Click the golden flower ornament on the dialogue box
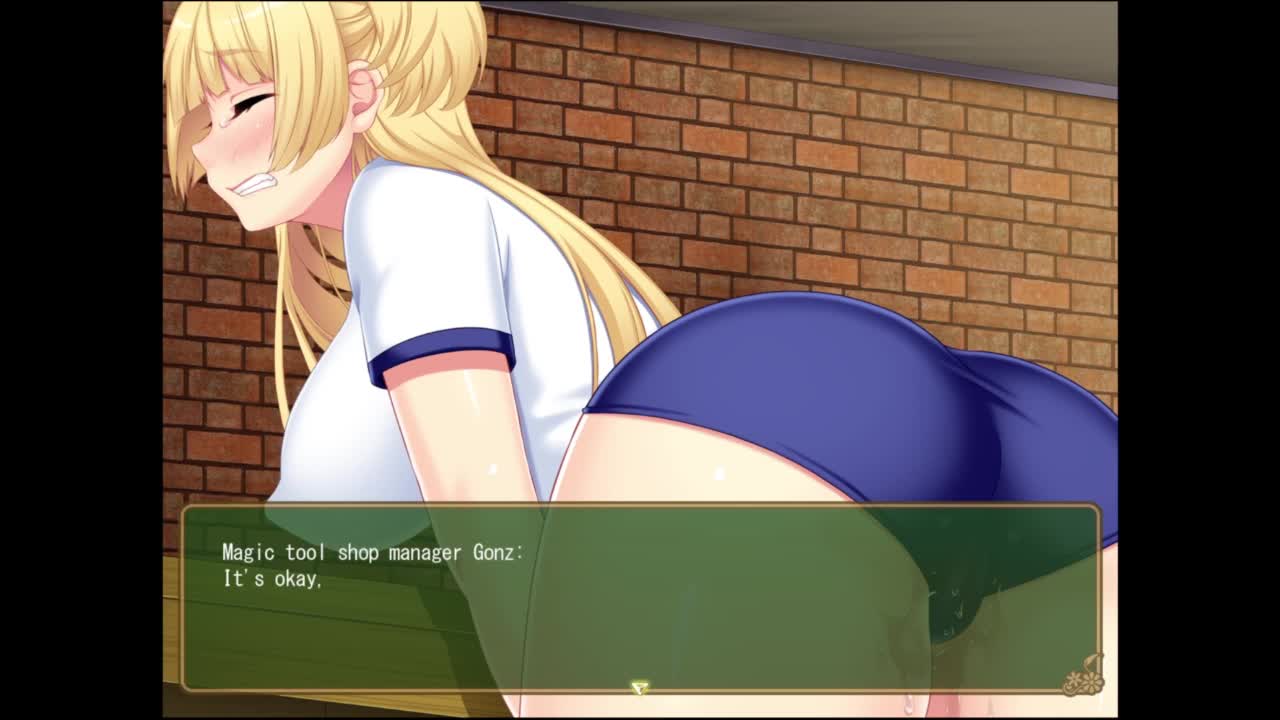Image resolution: width=1280 pixels, height=720 pixels. coord(1084,676)
